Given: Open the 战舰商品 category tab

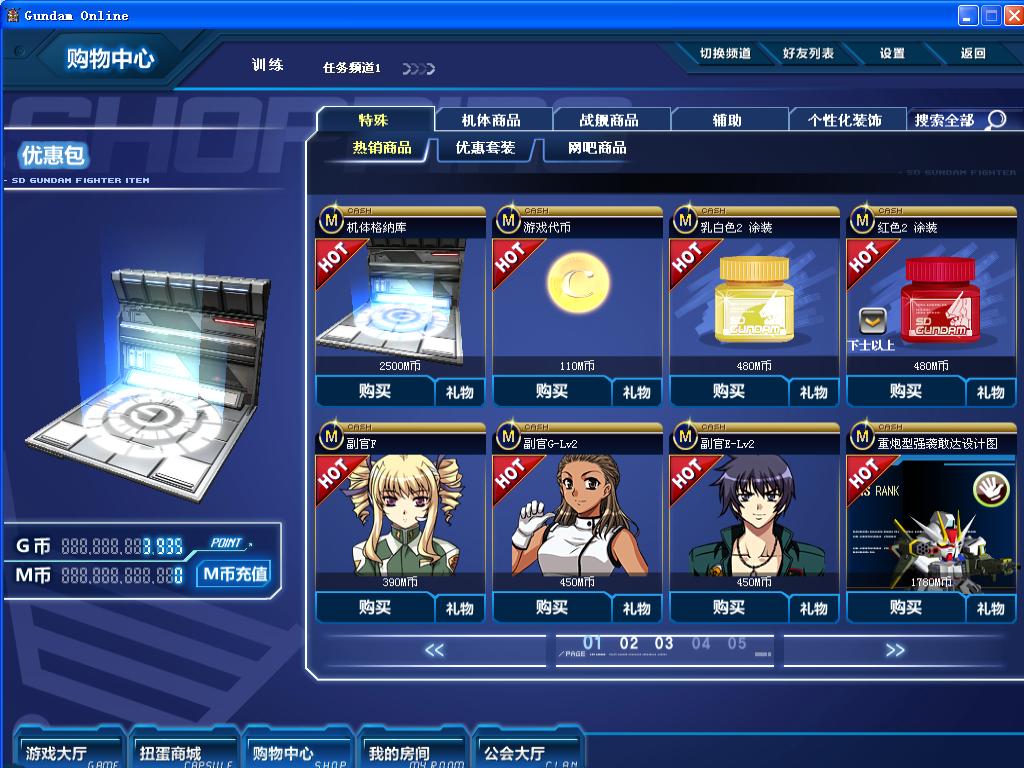Looking at the screenshot, I should (x=609, y=120).
